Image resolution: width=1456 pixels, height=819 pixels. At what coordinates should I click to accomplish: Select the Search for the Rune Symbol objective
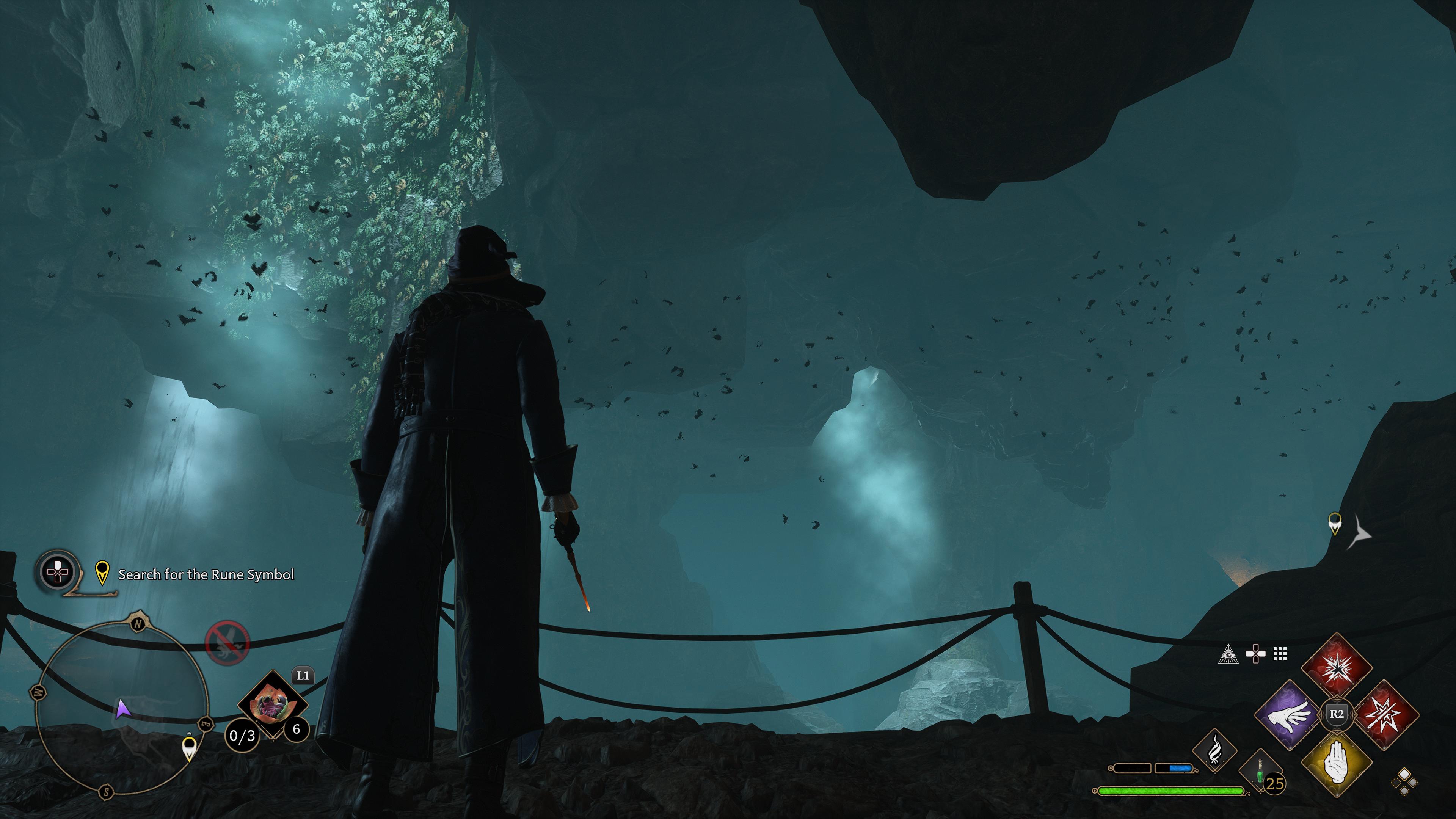coord(206,574)
